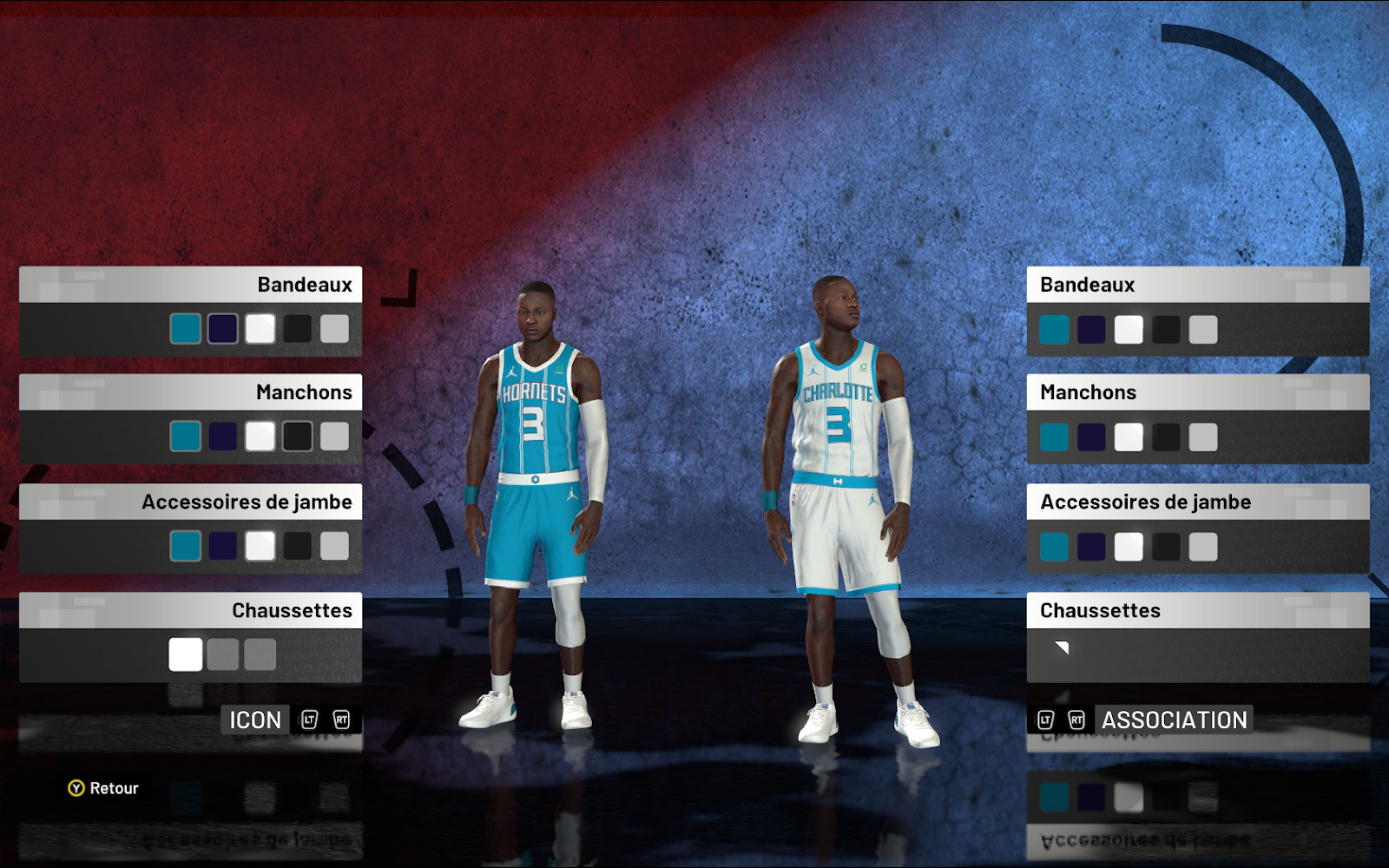Viewport: 1389px width, 868px height.
Task: Click the right Chaussettes panel header
Action: point(1198,610)
